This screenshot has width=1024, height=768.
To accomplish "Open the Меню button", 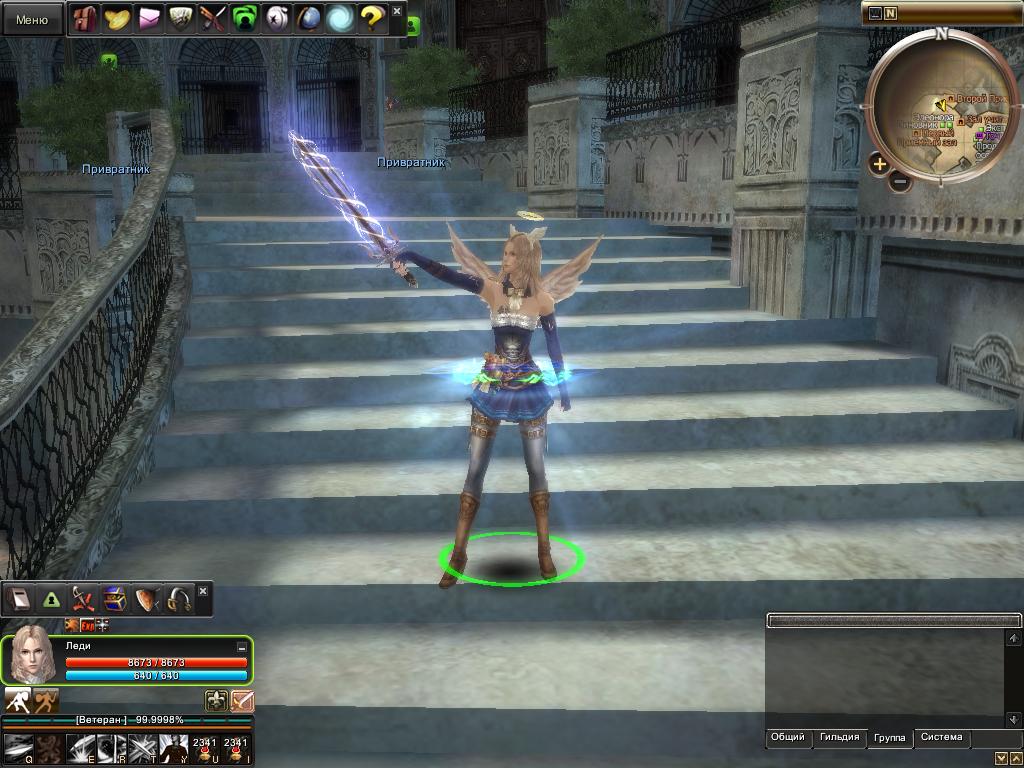I will pyautogui.click(x=32, y=19).
